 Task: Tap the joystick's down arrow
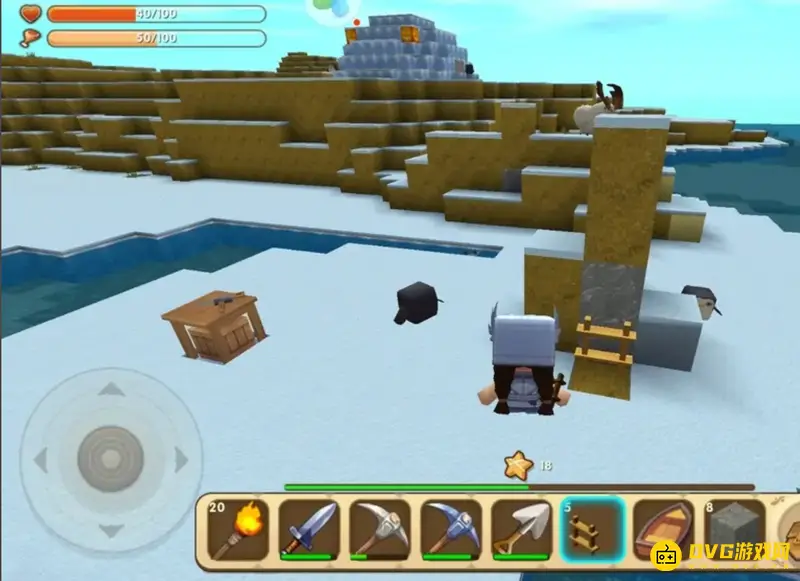coord(110,528)
